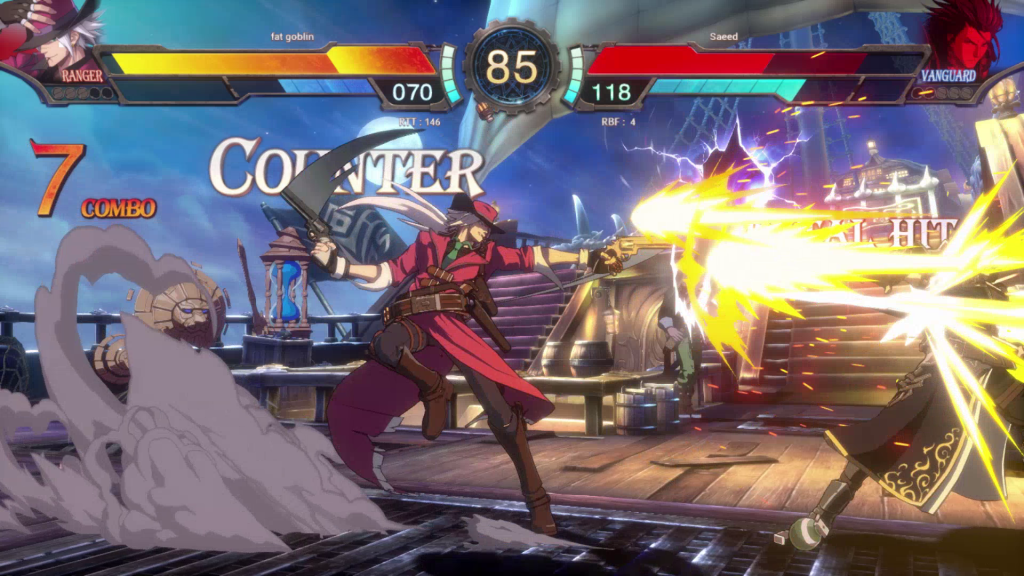The height and width of the screenshot is (576, 1024).
Task: Click the Ranger character portrait
Action: point(55,38)
